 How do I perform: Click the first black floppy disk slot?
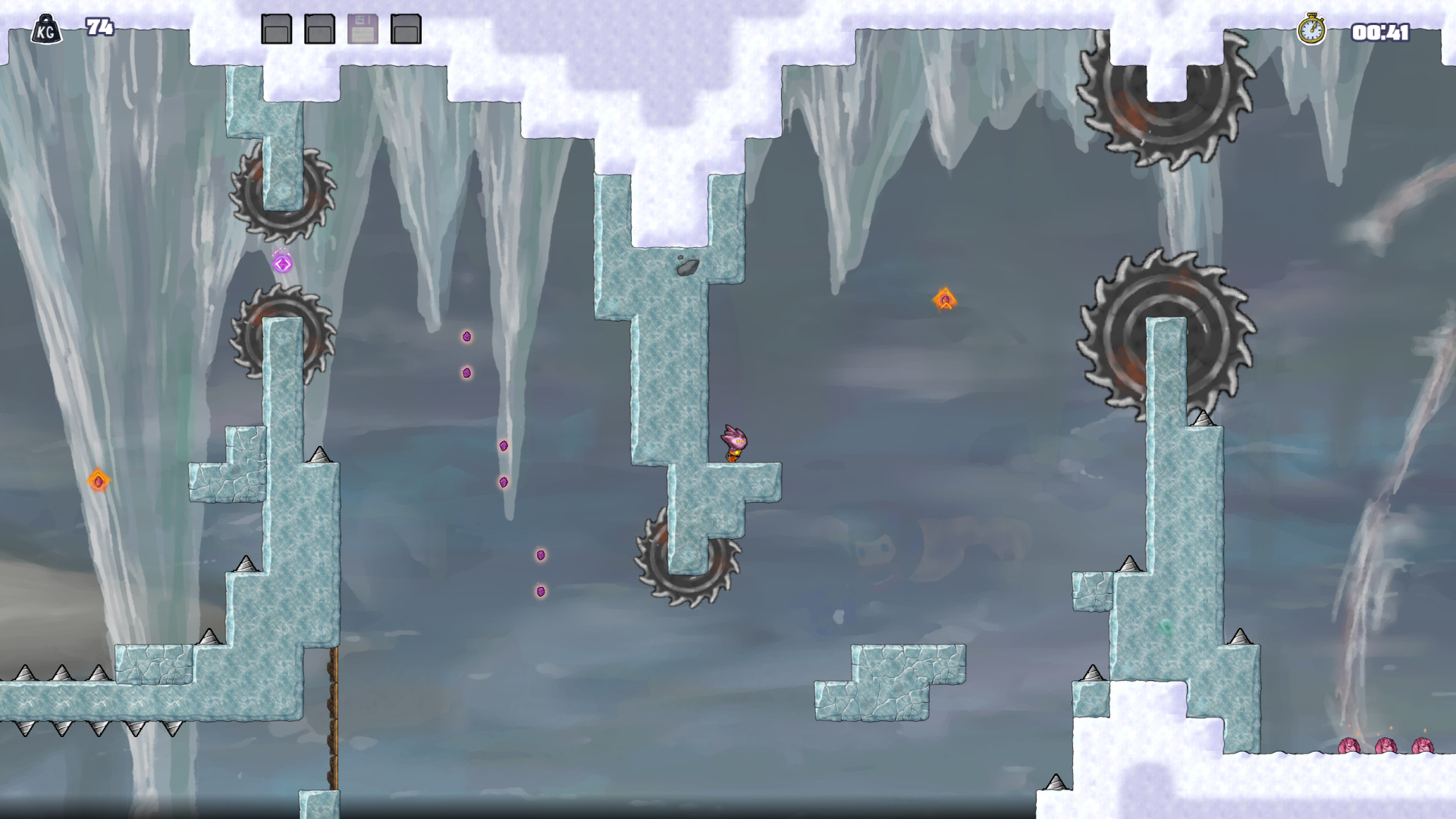click(276, 27)
